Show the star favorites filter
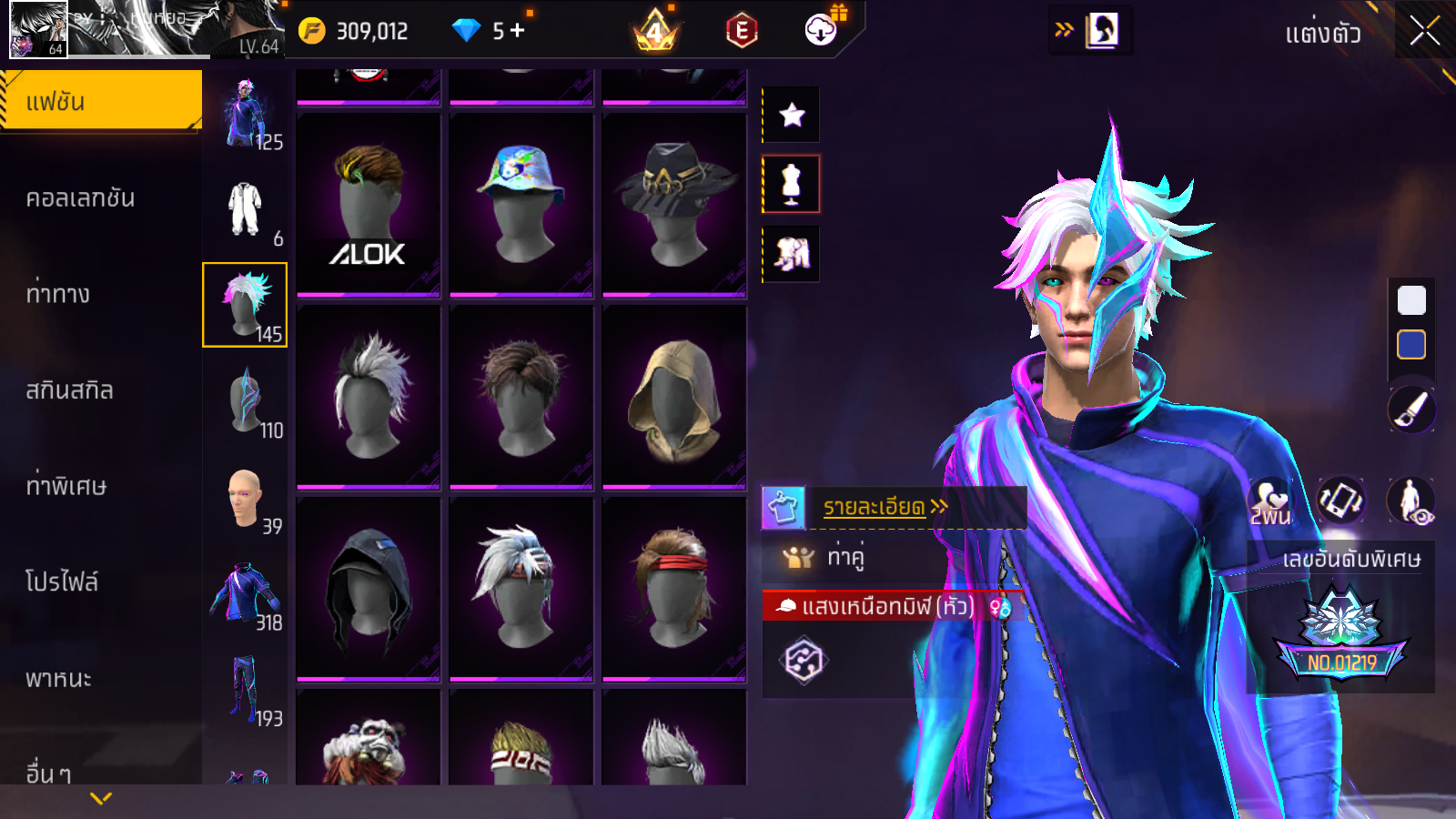 point(791,115)
